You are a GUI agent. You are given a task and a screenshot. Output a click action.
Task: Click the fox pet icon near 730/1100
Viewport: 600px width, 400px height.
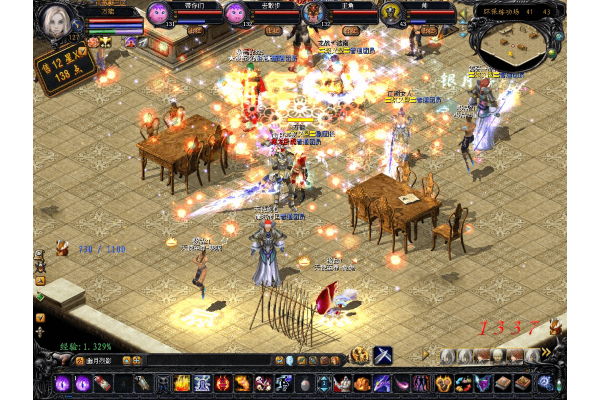(x=62, y=247)
